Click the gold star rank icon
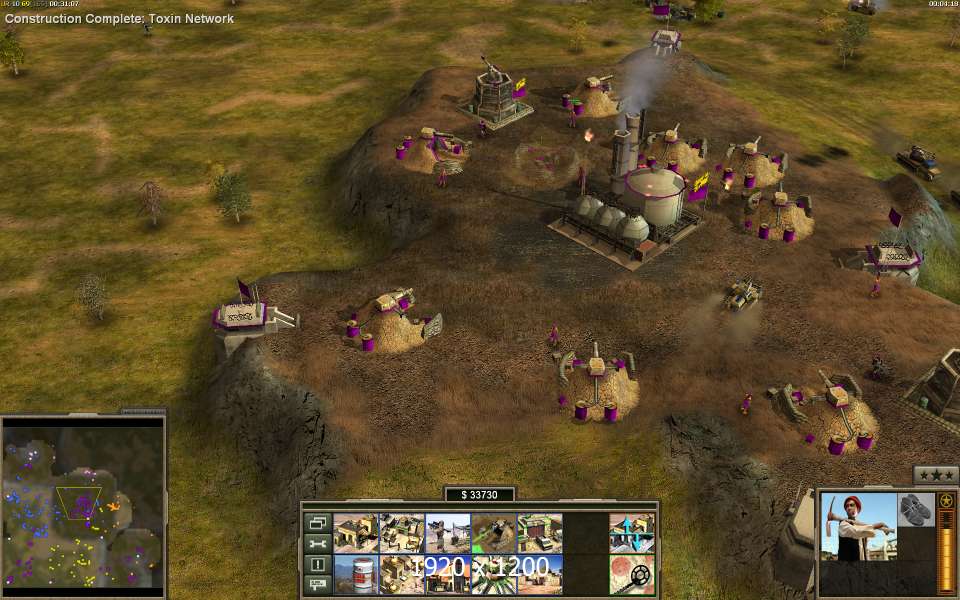This screenshot has width=960, height=600. coord(945,501)
